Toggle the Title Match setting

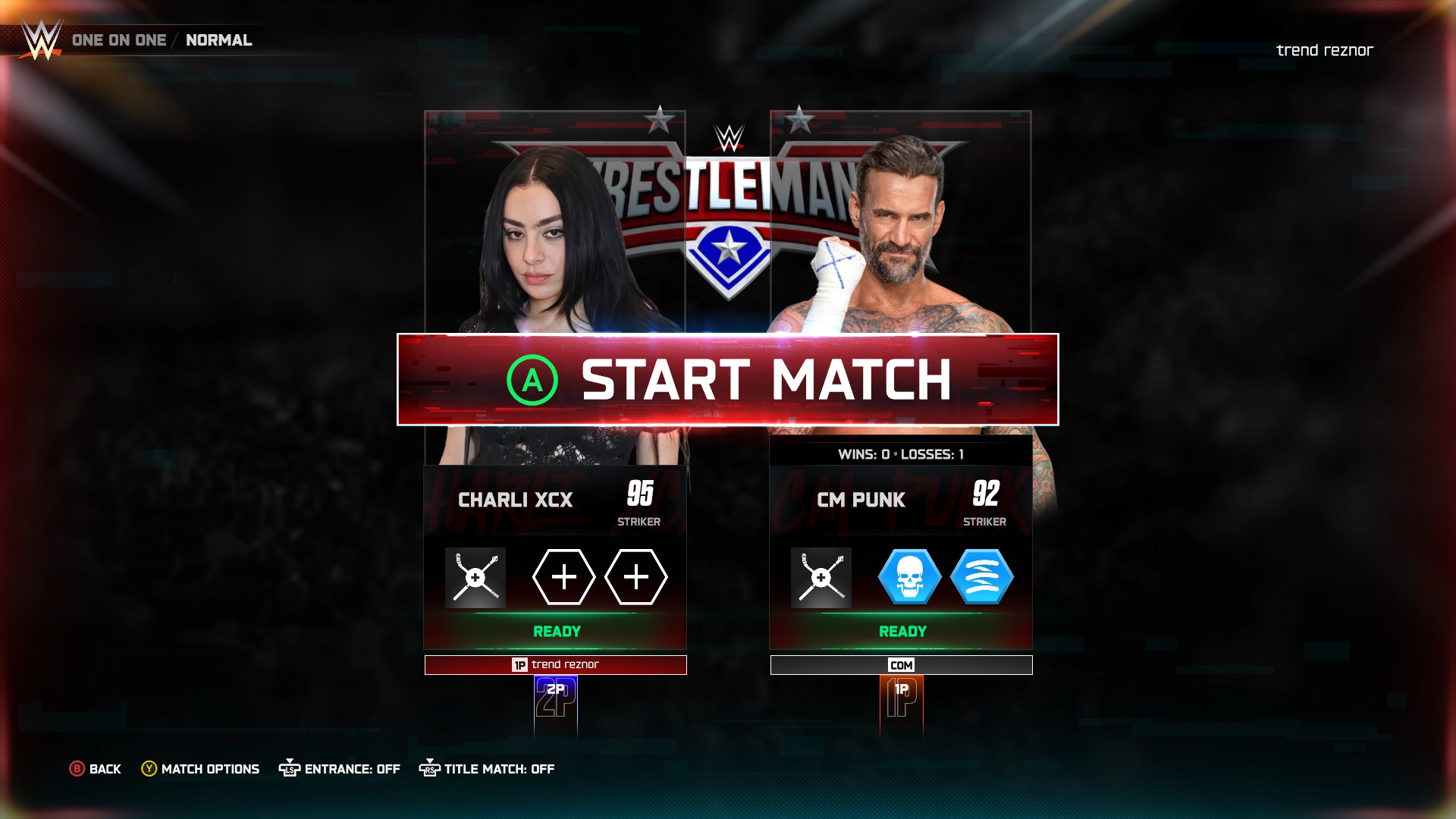(x=487, y=769)
